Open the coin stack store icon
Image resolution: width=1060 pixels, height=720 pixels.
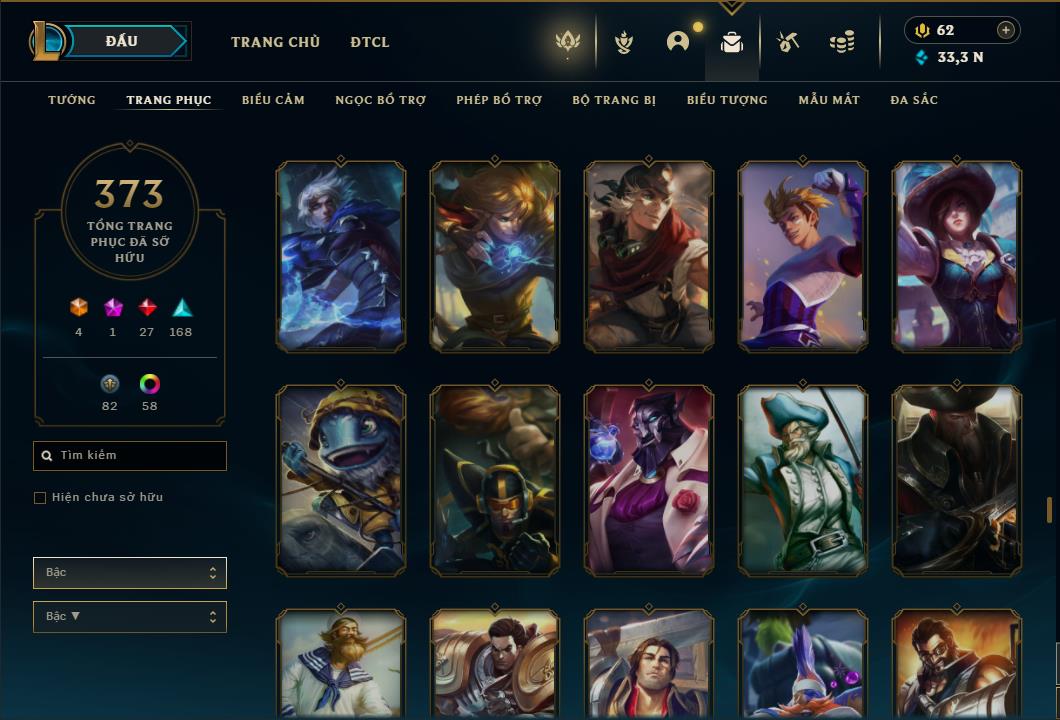(x=842, y=42)
